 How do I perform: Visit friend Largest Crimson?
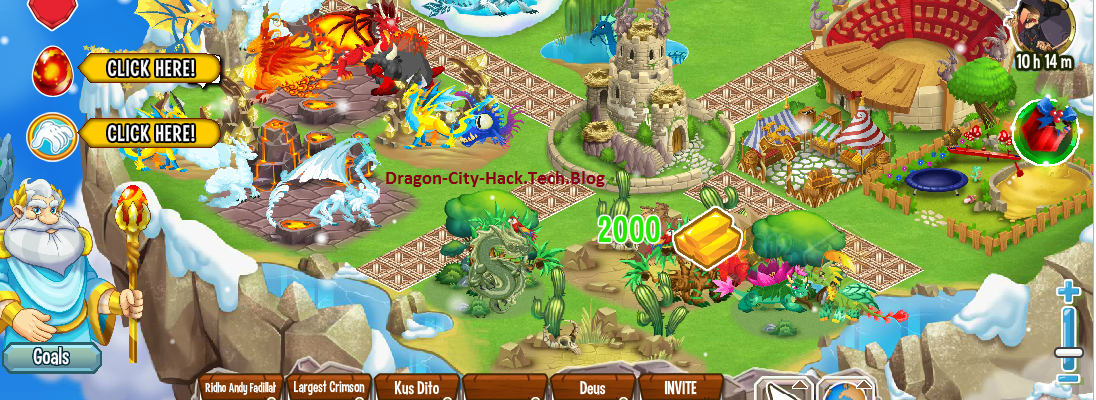click(x=328, y=388)
